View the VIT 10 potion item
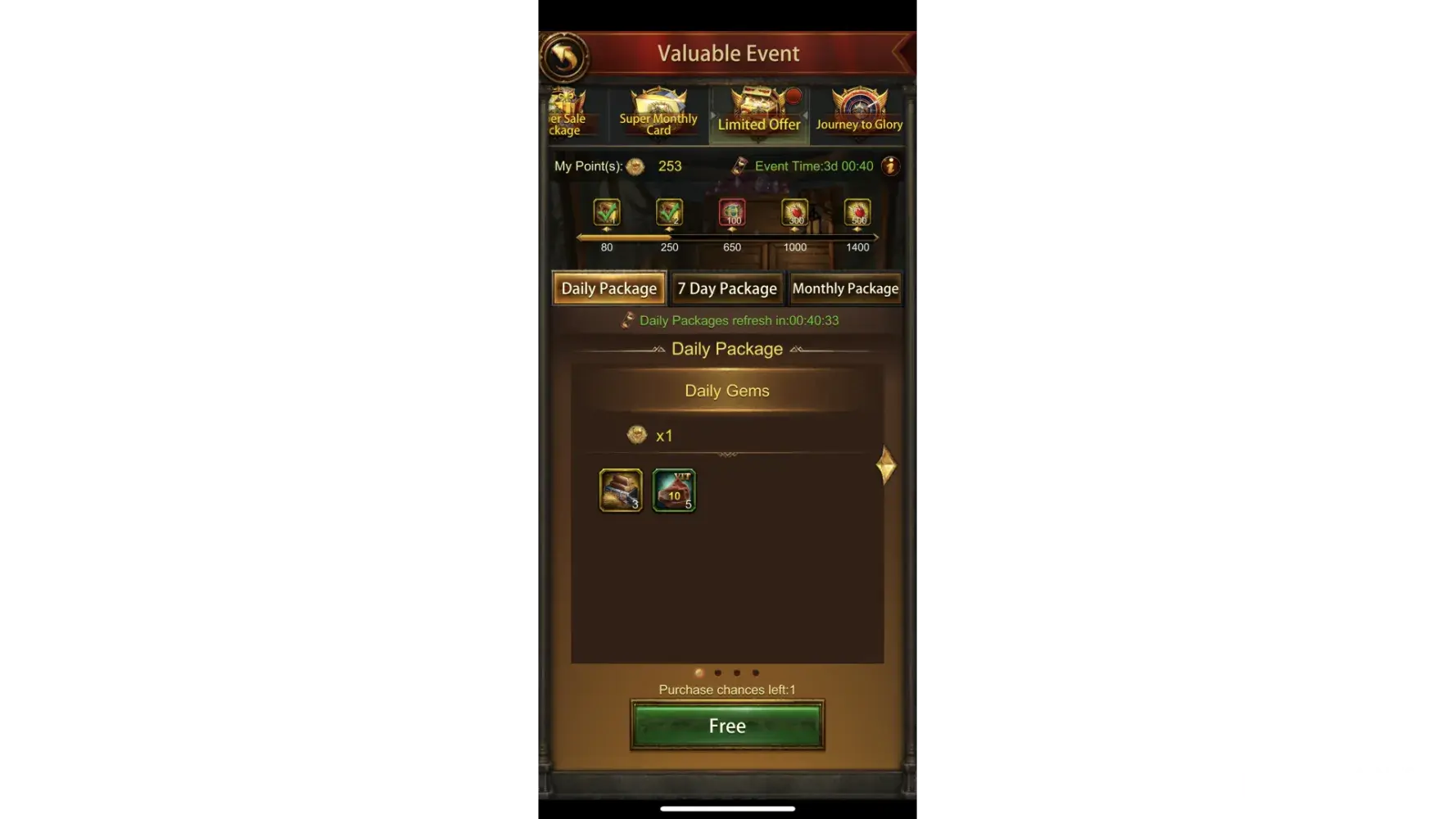The image size is (1456, 819). (x=674, y=490)
